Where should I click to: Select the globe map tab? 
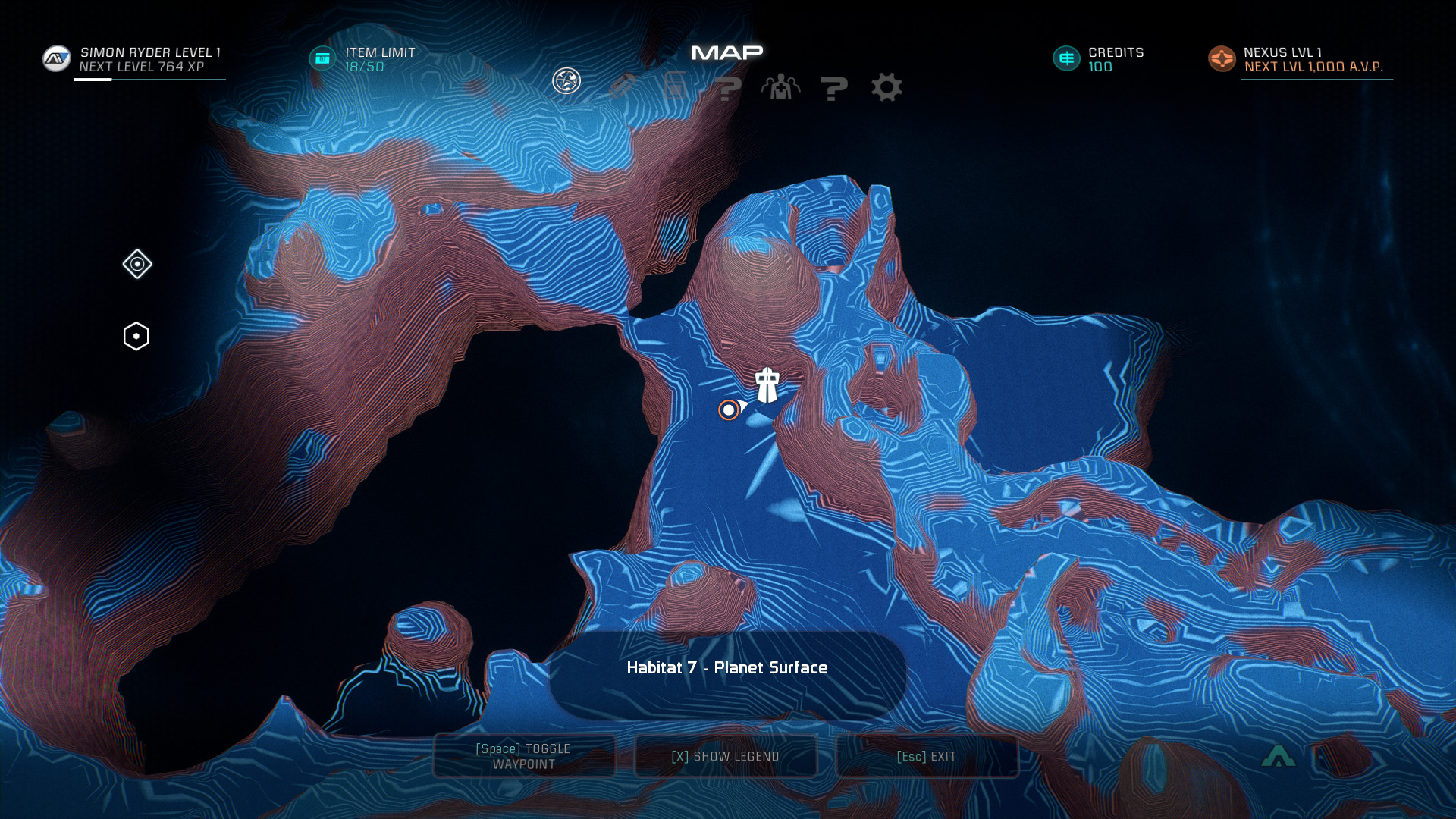click(566, 81)
